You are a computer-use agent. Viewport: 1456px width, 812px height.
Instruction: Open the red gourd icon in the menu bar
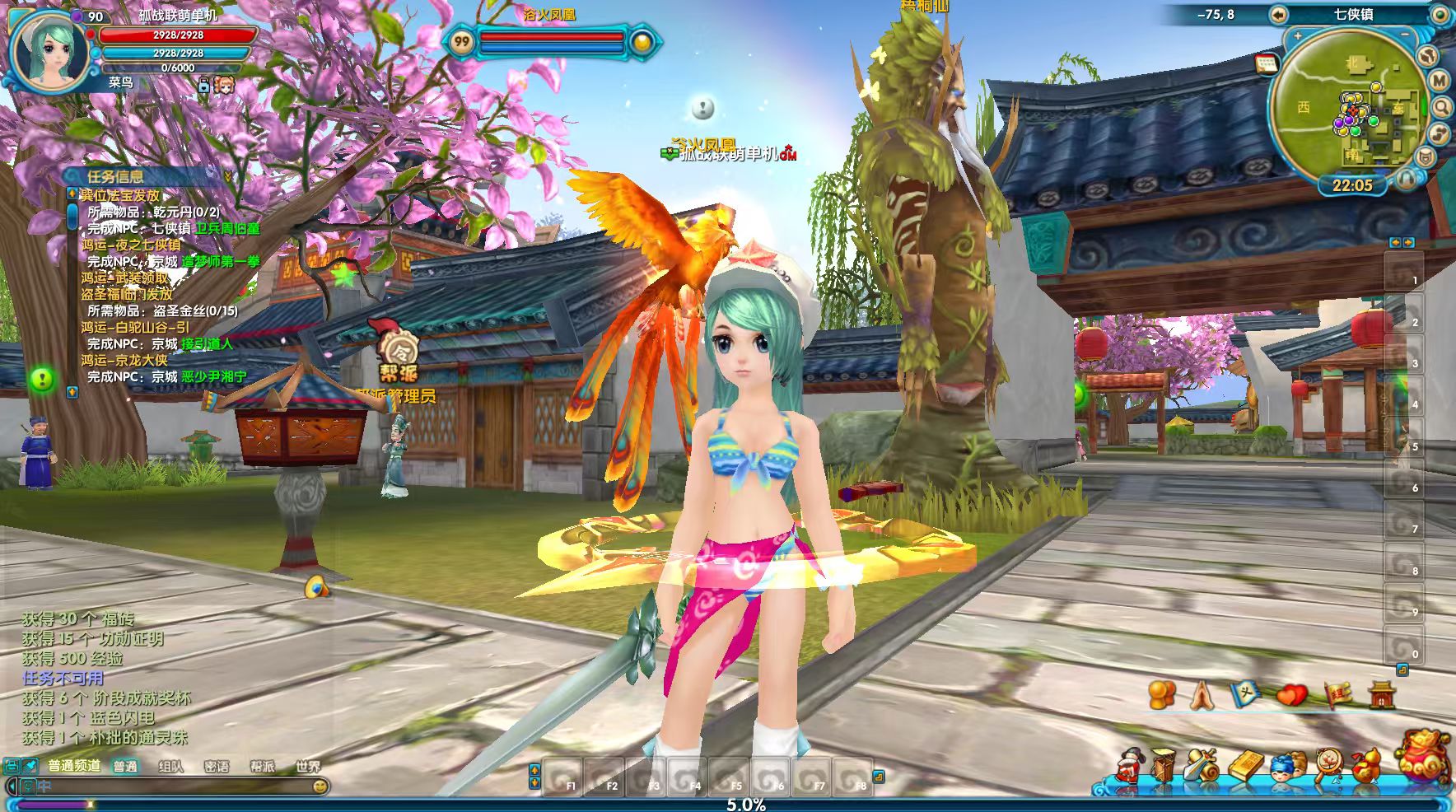click(1364, 768)
